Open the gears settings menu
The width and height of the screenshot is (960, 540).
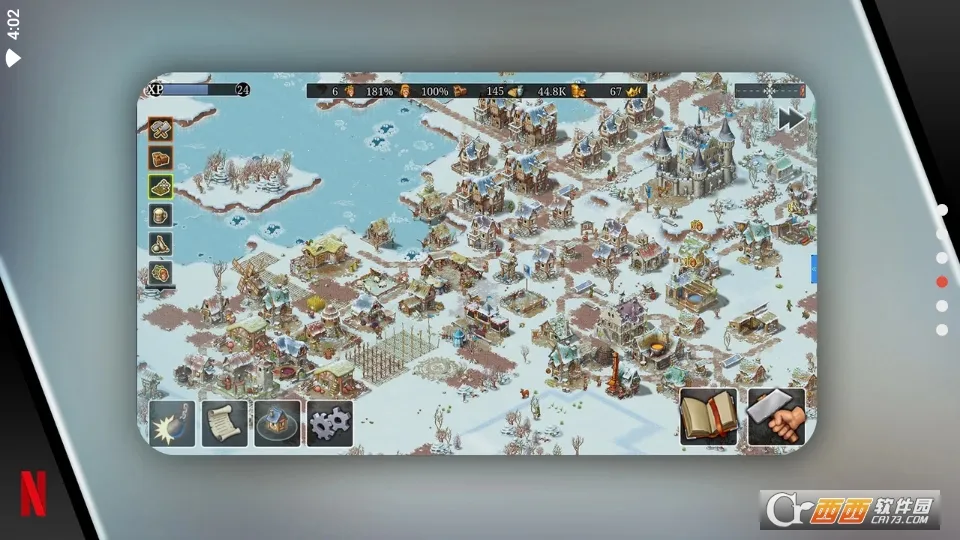click(329, 423)
